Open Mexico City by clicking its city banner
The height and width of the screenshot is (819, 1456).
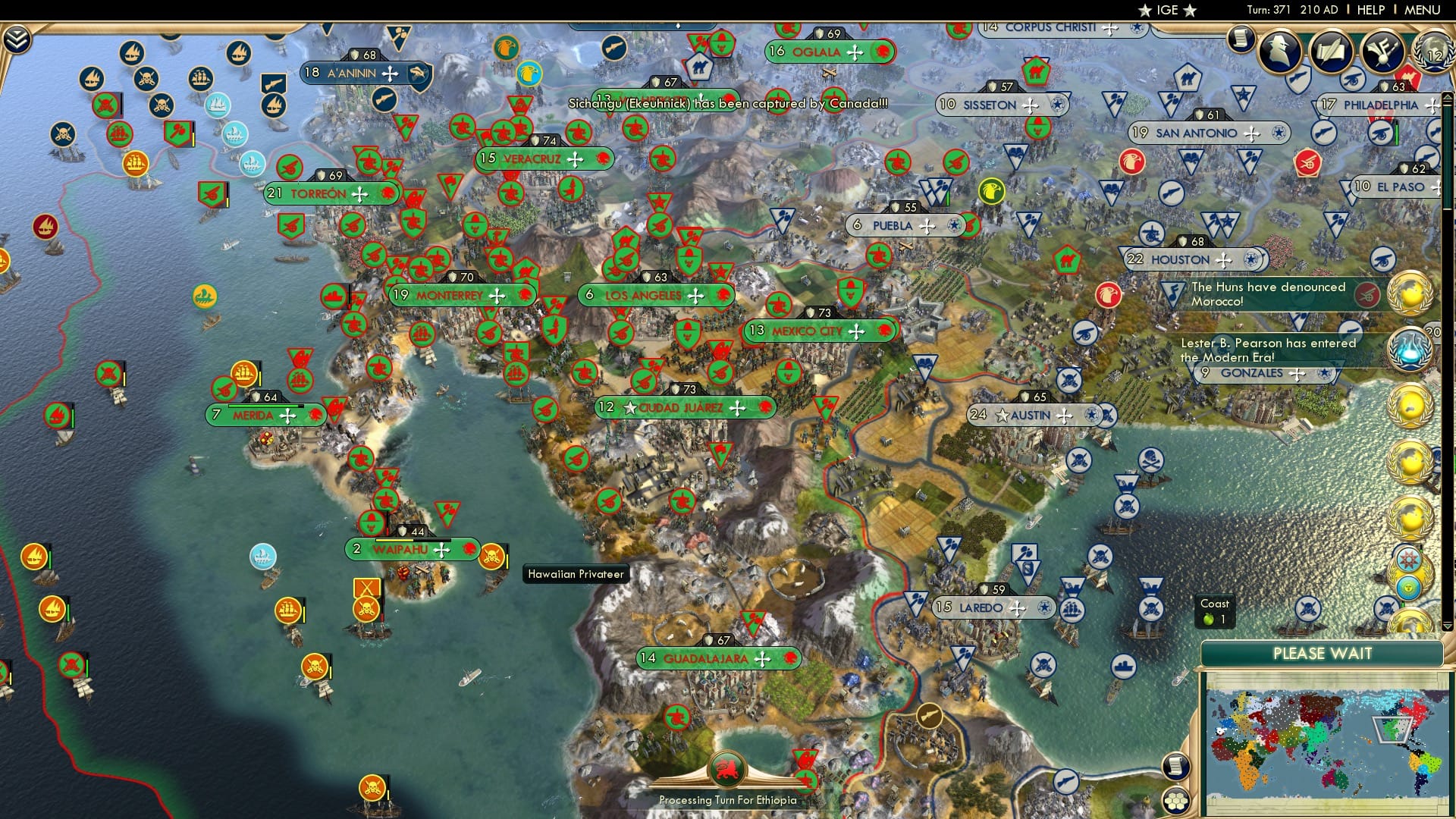[806, 331]
